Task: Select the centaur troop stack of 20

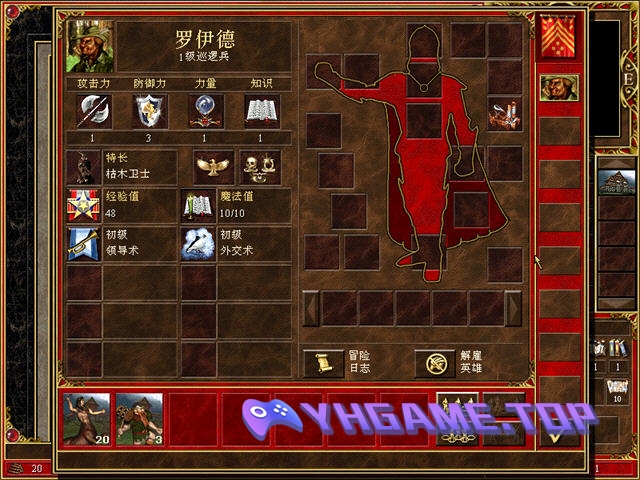Action: click(x=87, y=418)
